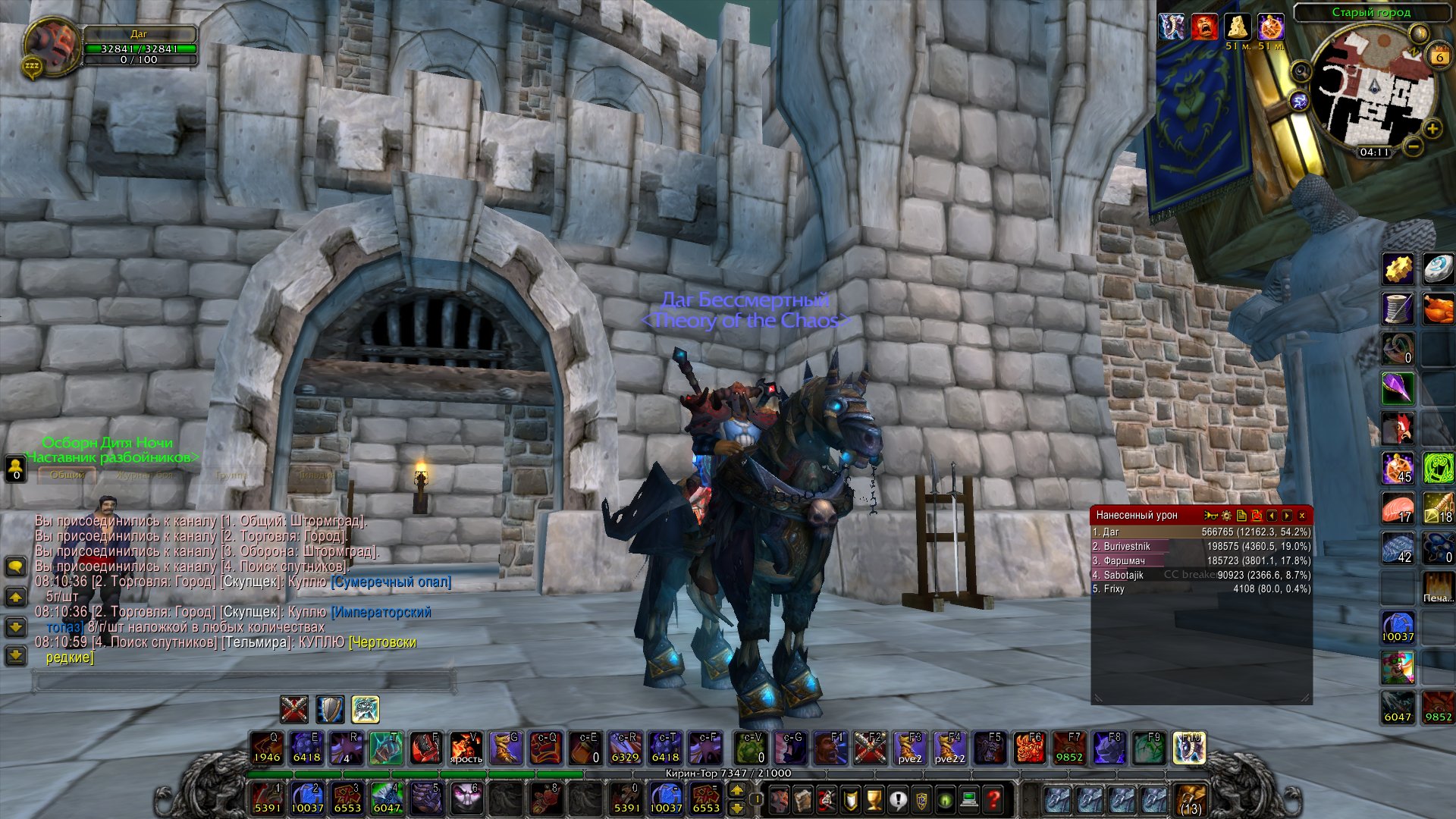1456x819 pixels.
Task: Activate the shield stance button
Action: tap(330, 710)
